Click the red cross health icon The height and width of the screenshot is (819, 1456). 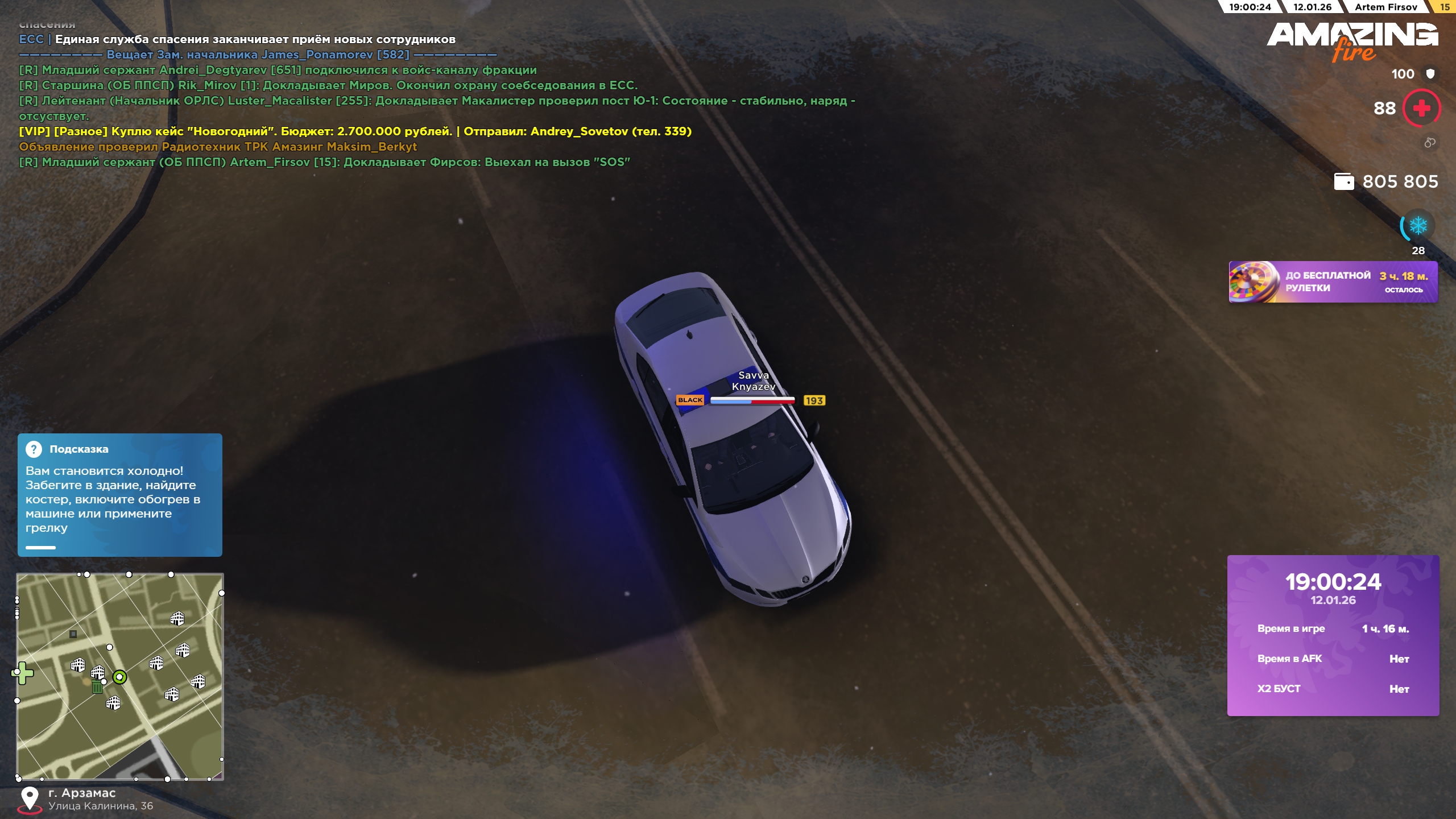(1421, 108)
